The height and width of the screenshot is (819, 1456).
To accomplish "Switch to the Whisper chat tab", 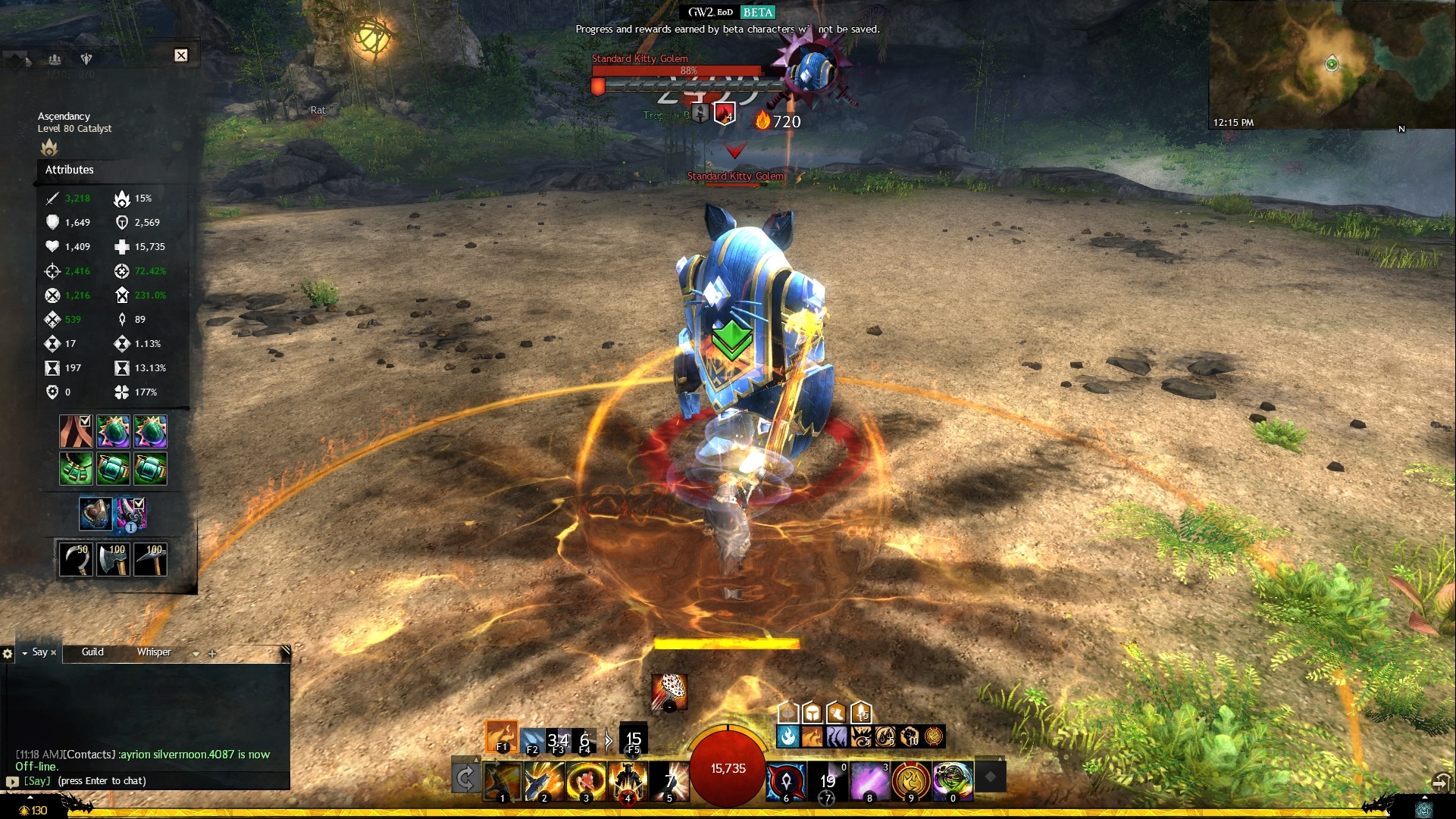I will 154,652.
